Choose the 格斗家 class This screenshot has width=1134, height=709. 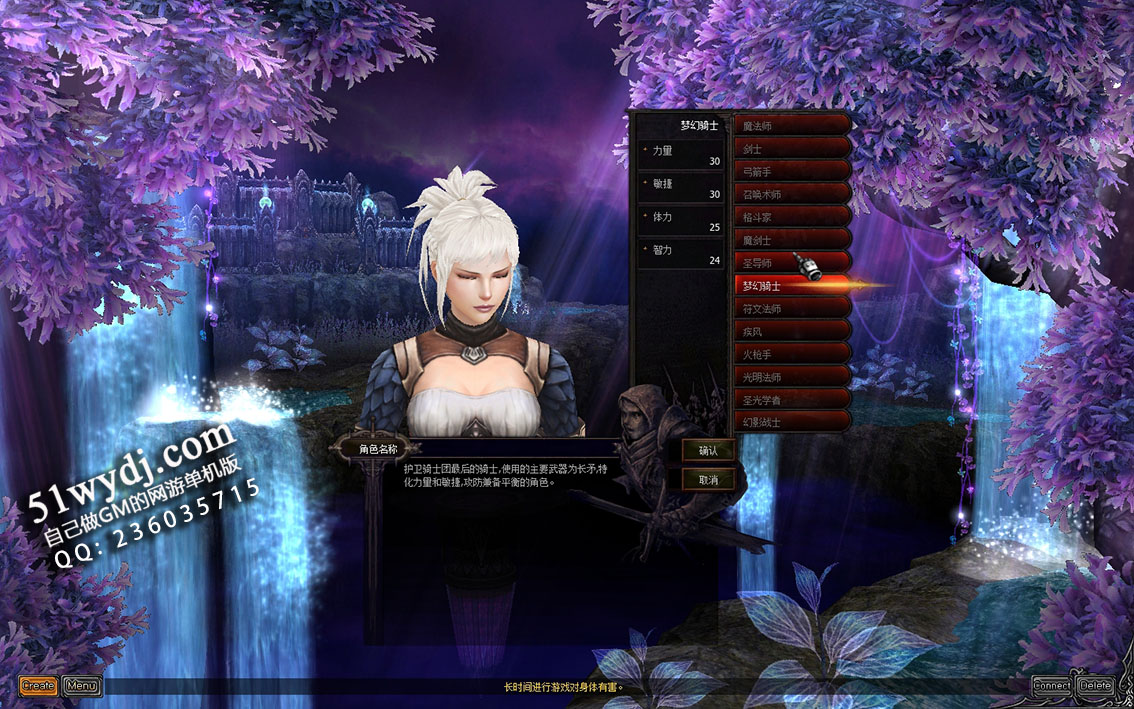click(x=793, y=217)
